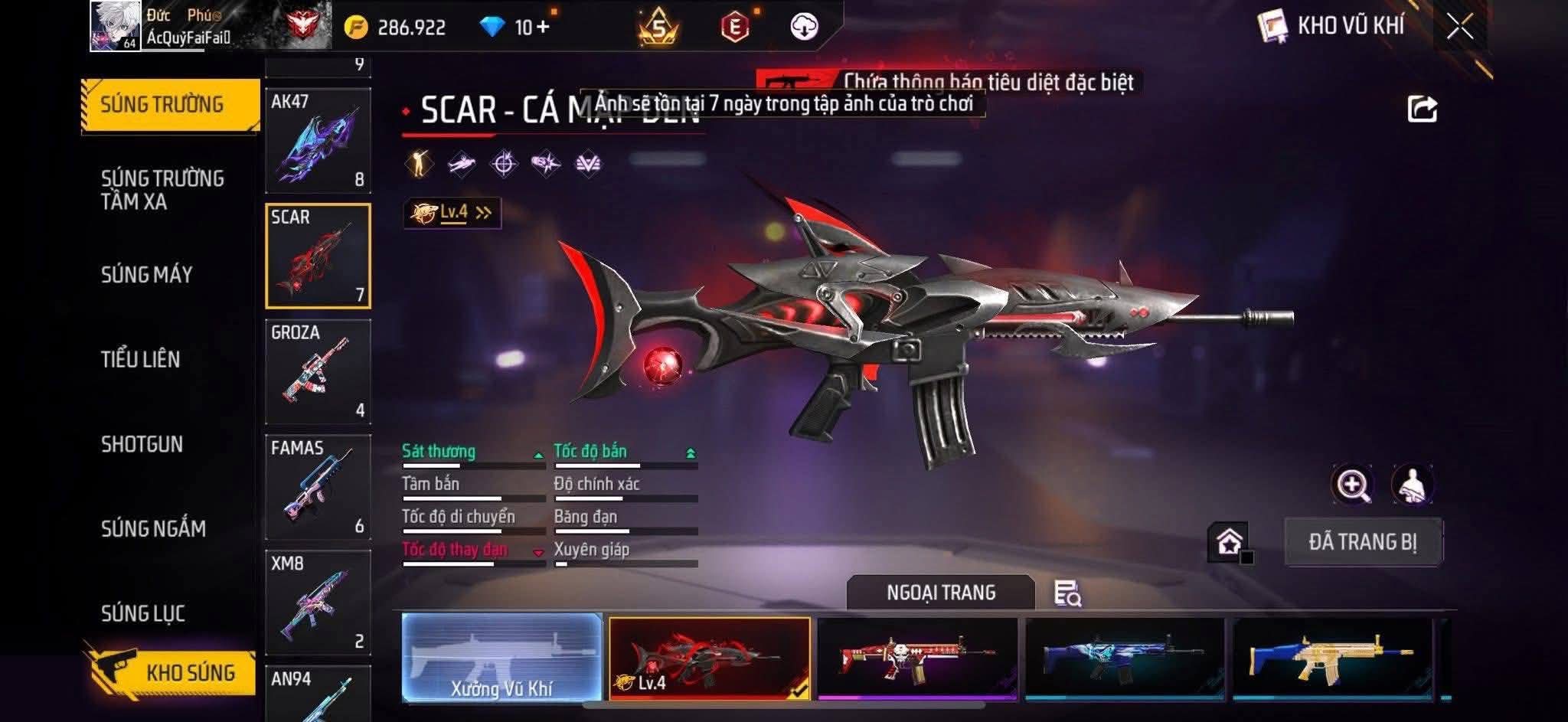
Task: Switch to the SHOTGUN category
Action: [x=142, y=444]
